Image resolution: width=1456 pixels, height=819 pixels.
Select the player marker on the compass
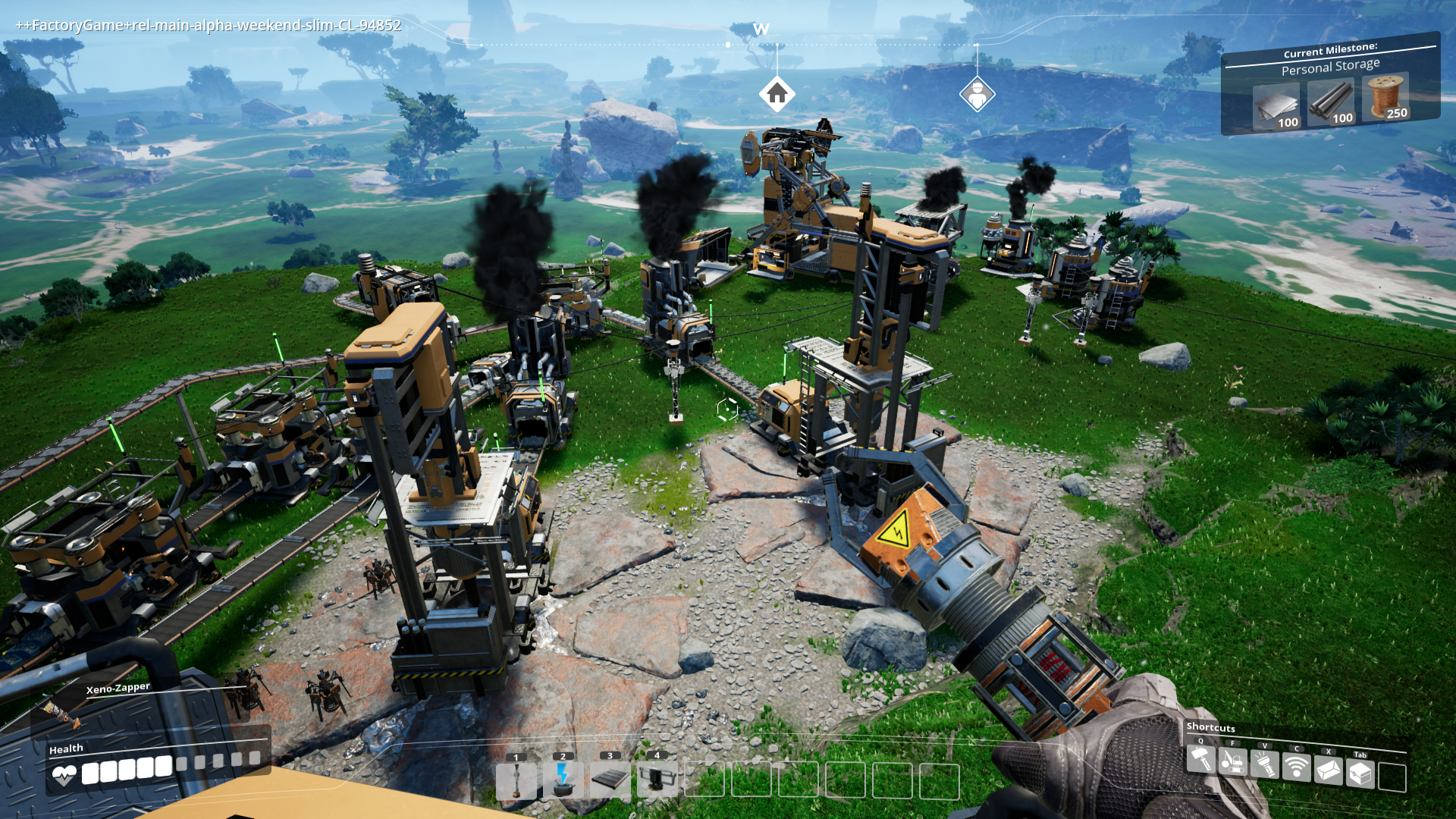pyautogui.click(x=977, y=95)
